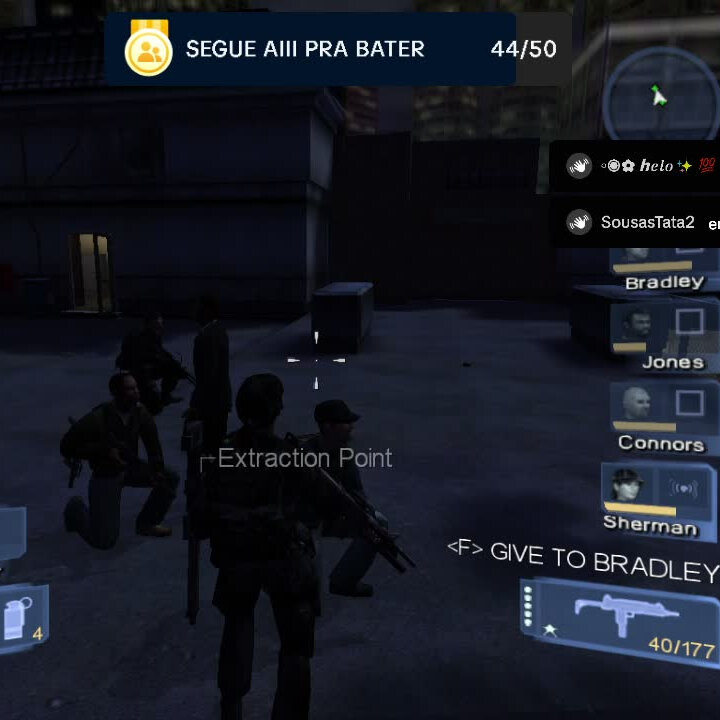Tick the checkbox beside Connors
The image size is (720, 720).
[x=689, y=403]
